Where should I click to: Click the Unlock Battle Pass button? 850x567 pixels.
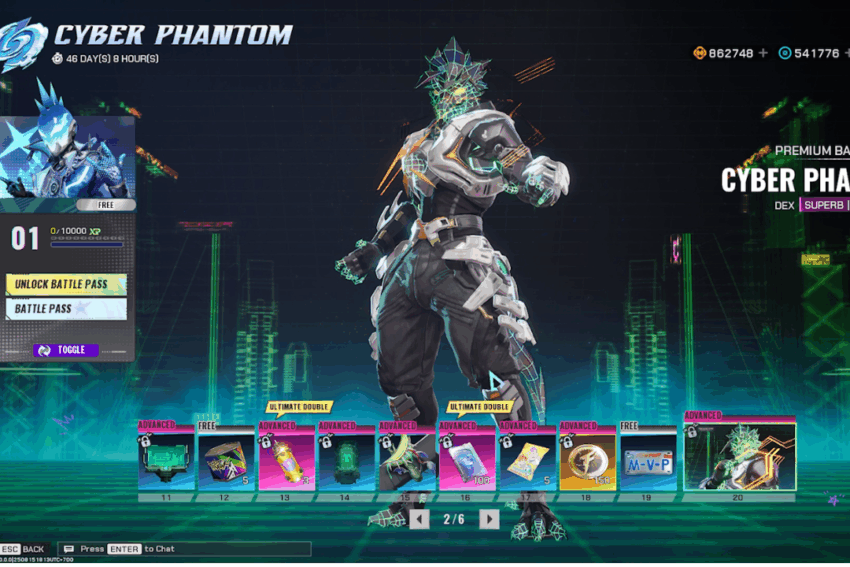click(66, 284)
